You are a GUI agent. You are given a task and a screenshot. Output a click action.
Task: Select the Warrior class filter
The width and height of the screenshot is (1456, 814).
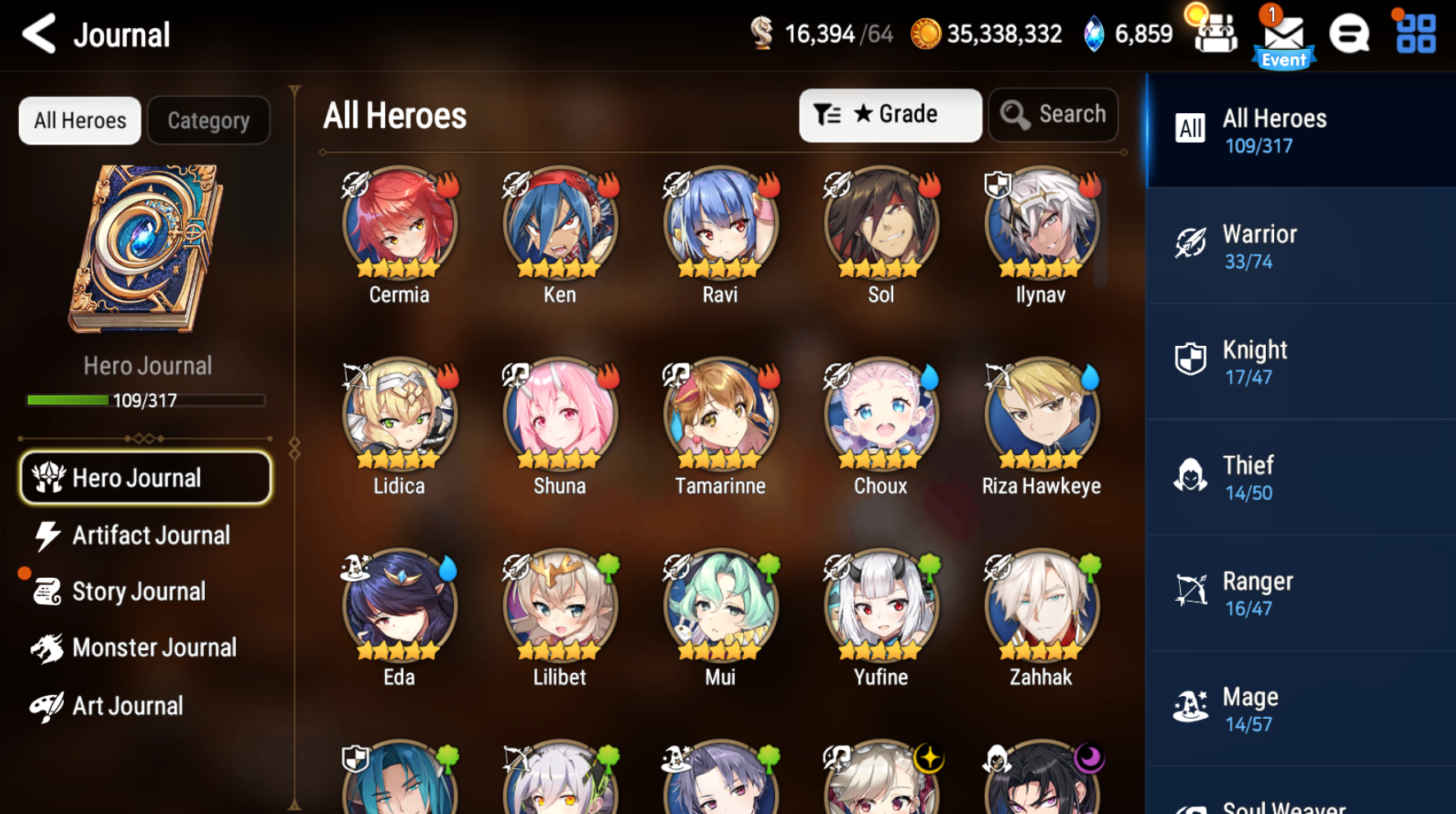1303,245
